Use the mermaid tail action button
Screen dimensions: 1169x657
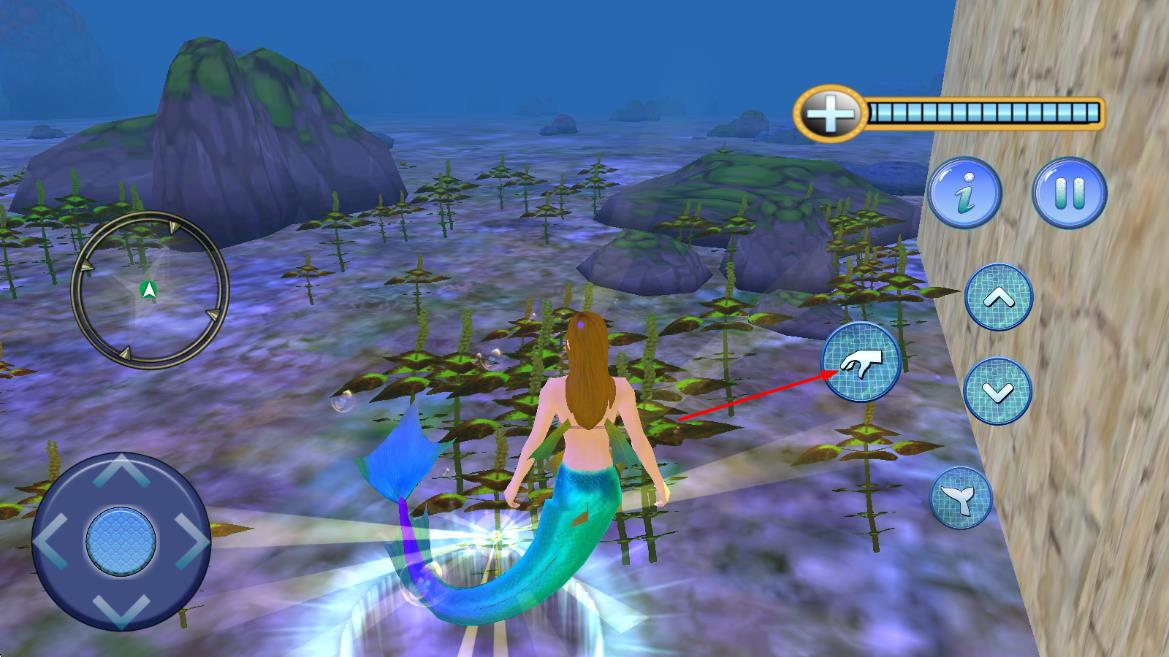961,498
